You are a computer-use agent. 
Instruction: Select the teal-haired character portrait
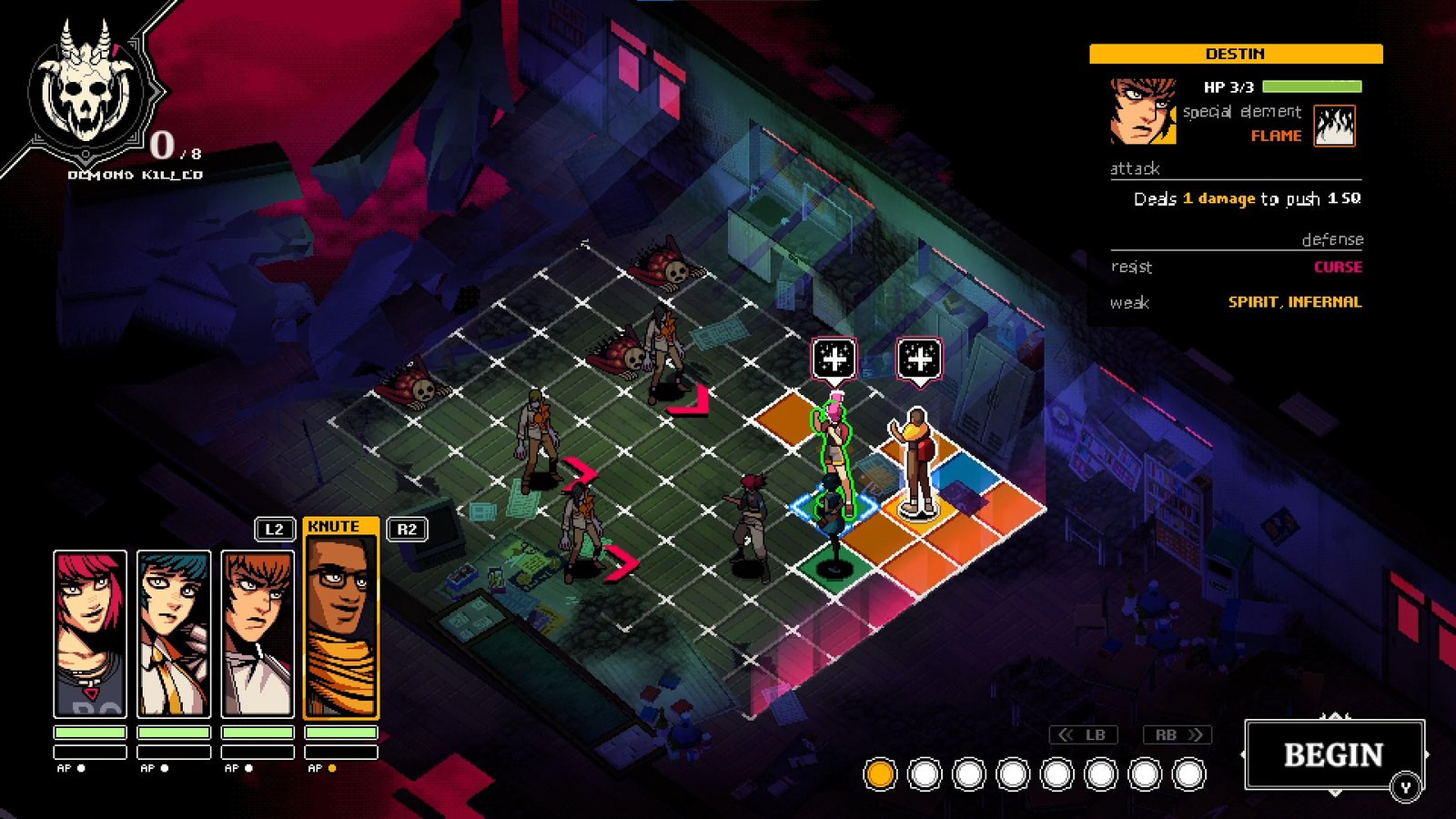point(174,634)
